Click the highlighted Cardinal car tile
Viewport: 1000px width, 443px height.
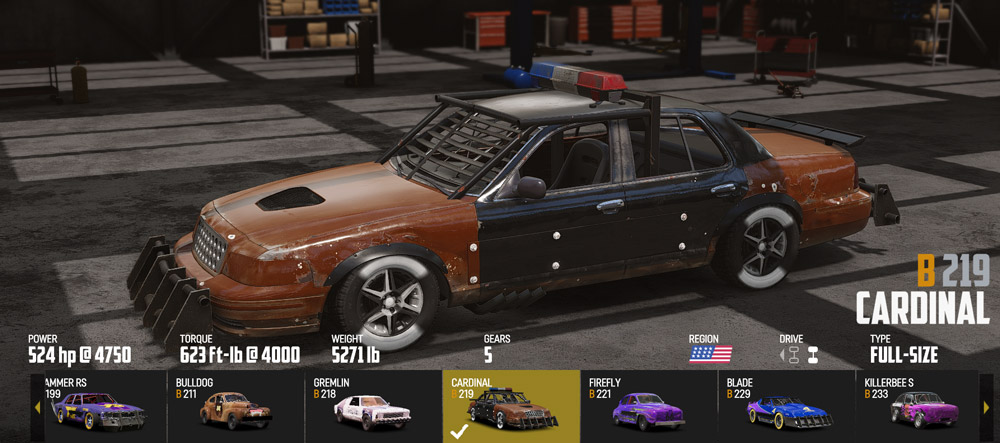[511, 406]
